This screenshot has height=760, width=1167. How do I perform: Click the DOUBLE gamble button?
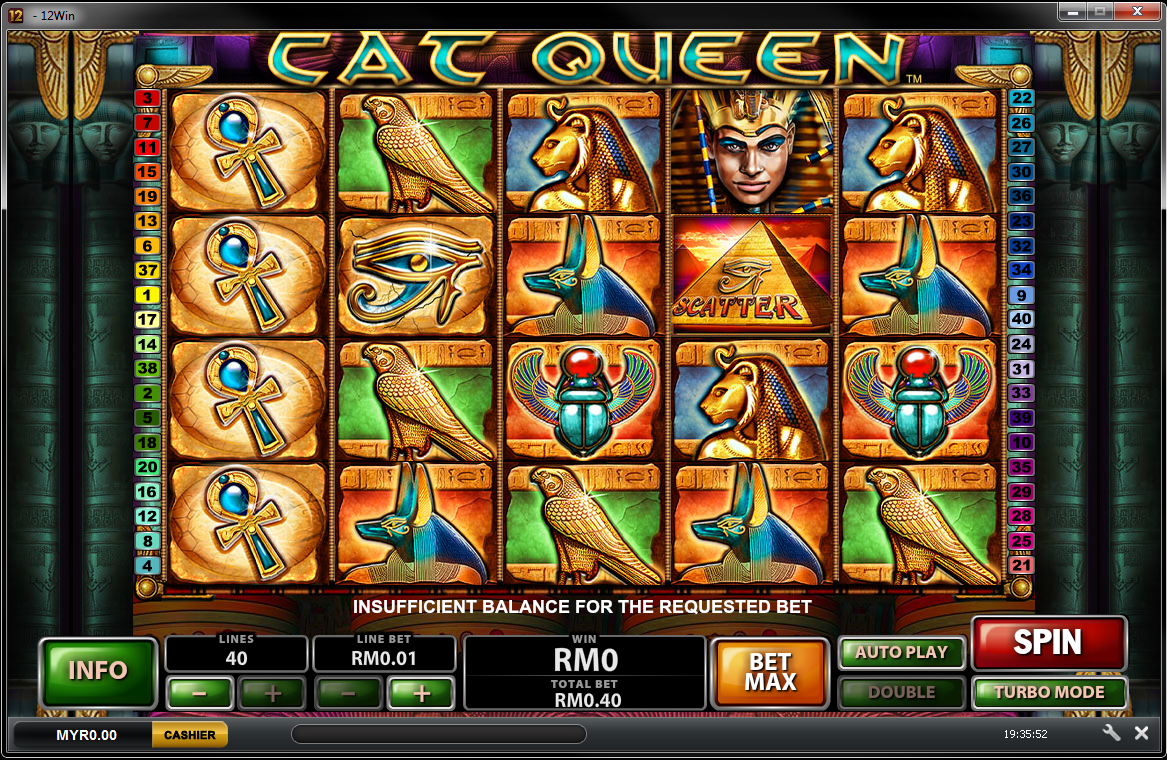(x=901, y=692)
